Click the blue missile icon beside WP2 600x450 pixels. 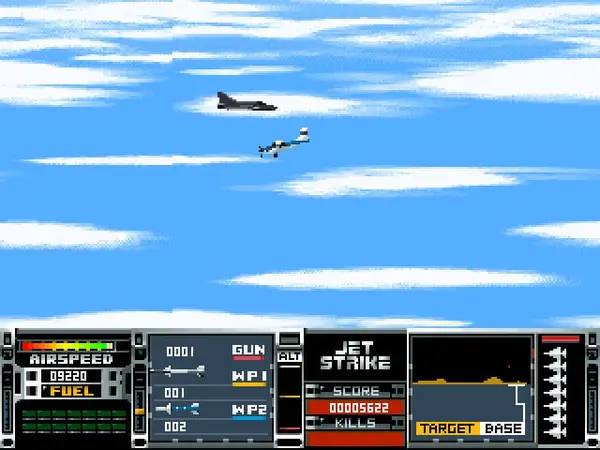tap(180, 408)
